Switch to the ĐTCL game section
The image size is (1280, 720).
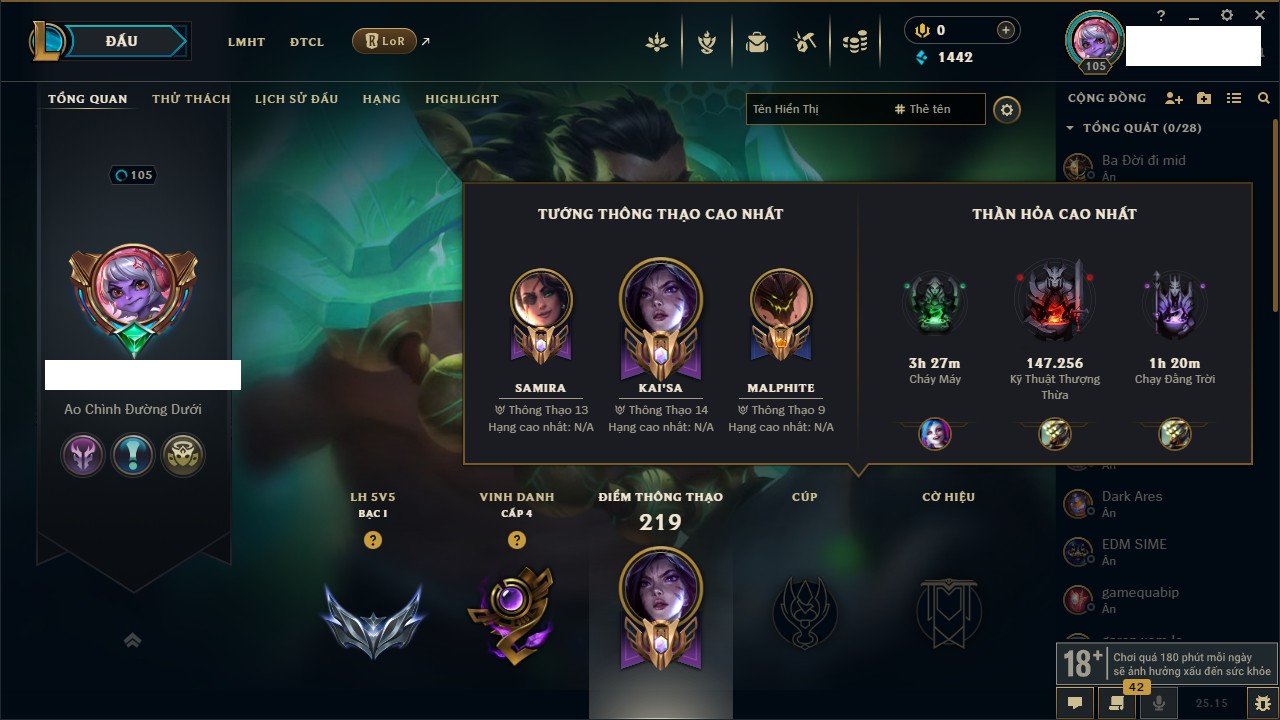tap(307, 42)
